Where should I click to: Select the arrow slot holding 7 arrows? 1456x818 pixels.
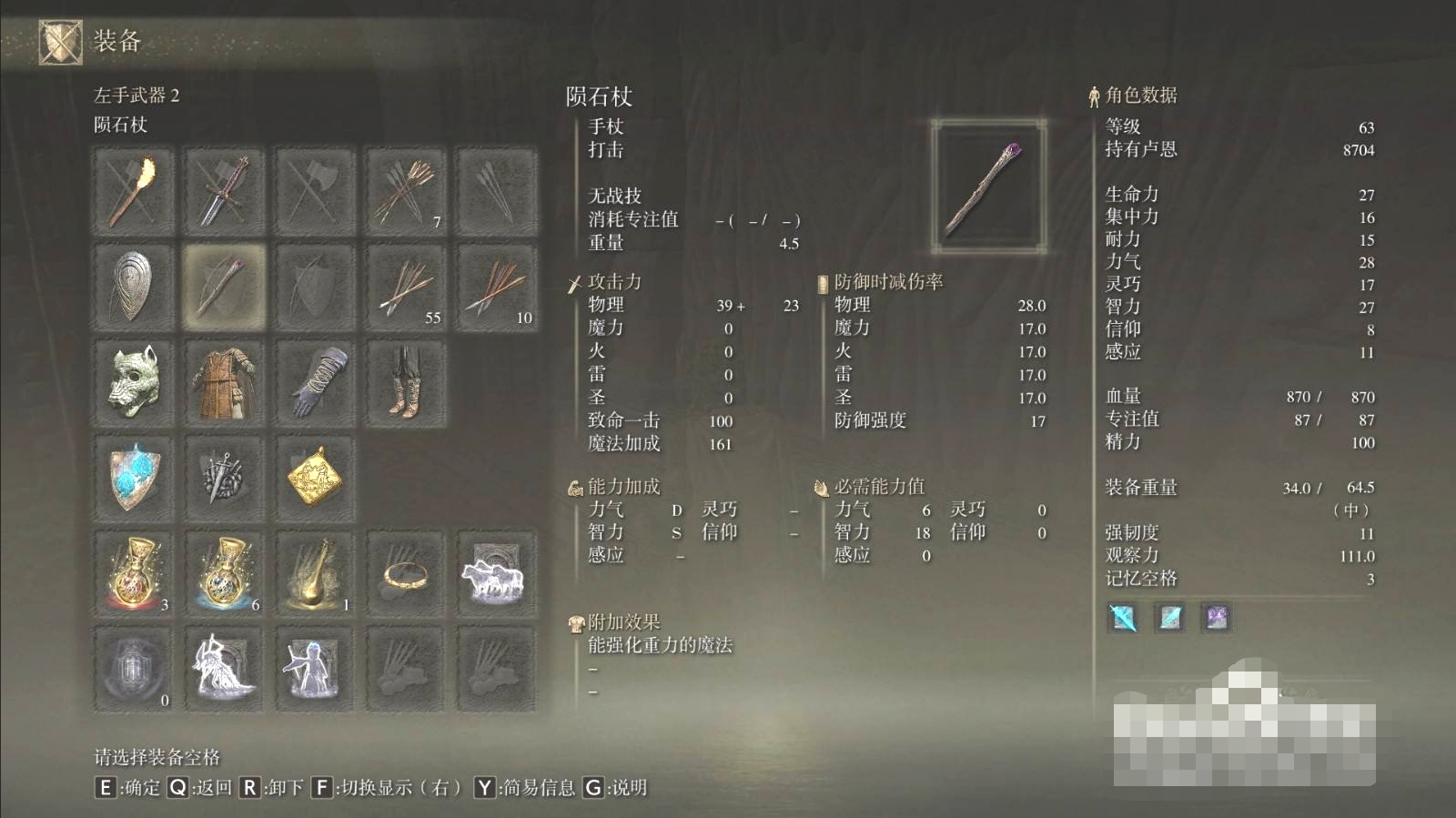(406, 192)
